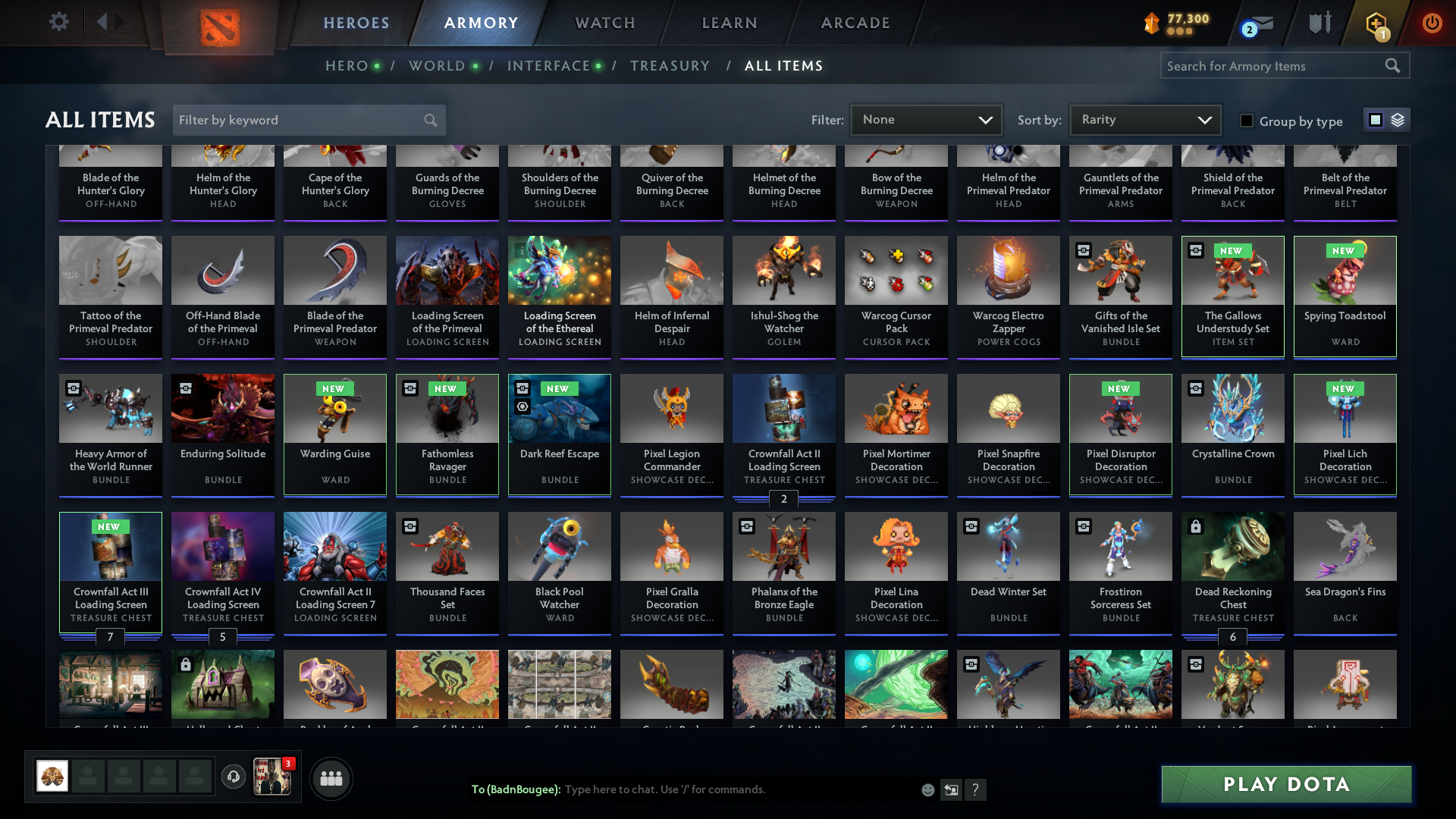Open the Filter dropdown set to None
The image size is (1456, 819).
[x=926, y=120]
